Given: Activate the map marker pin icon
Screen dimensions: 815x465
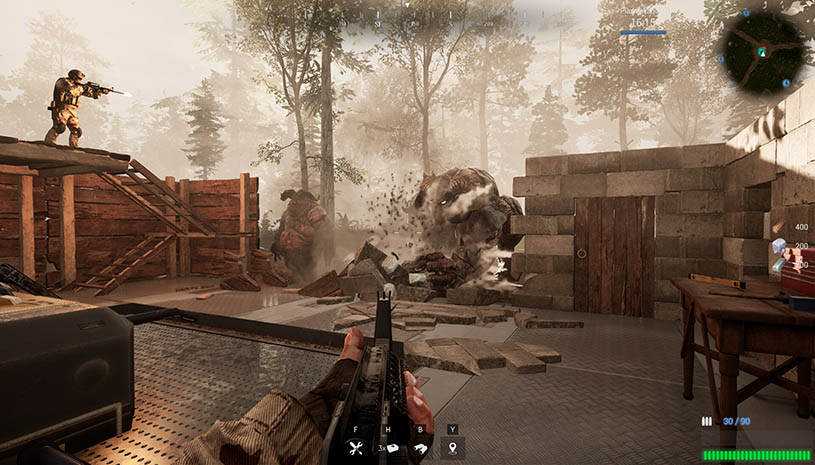Looking at the screenshot, I should click(453, 449).
